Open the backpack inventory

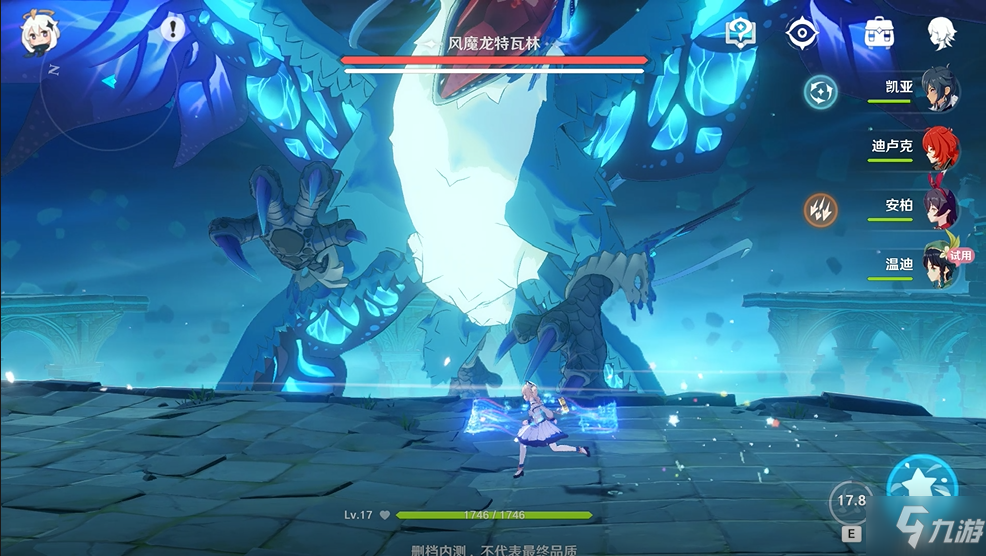point(879,32)
